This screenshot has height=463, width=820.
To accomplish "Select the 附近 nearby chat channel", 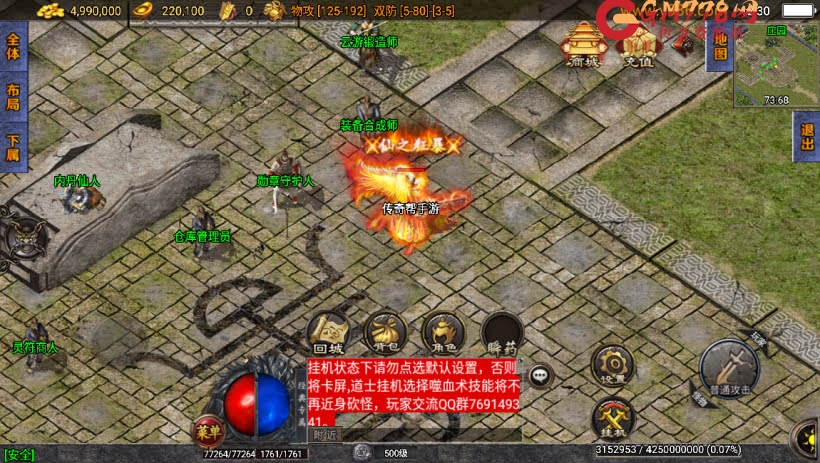I will [326, 435].
